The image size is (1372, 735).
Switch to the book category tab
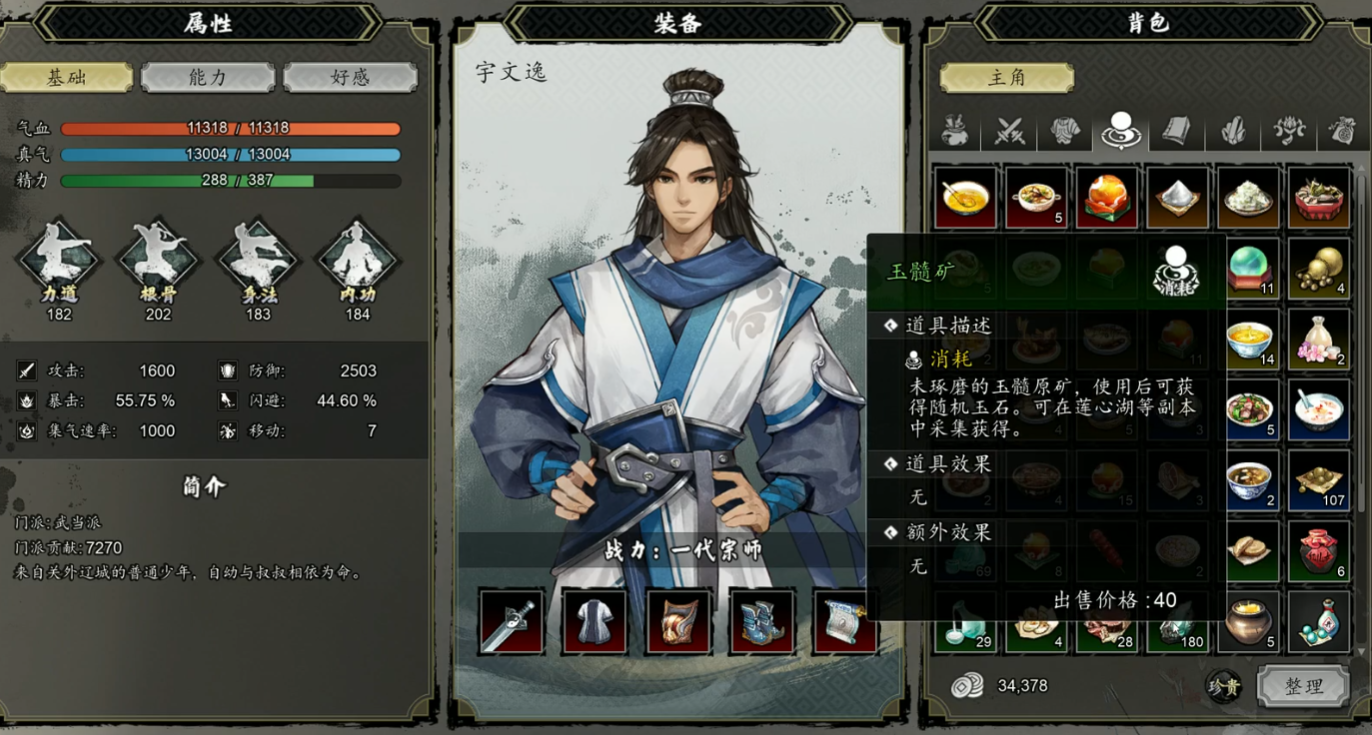[1177, 131]
